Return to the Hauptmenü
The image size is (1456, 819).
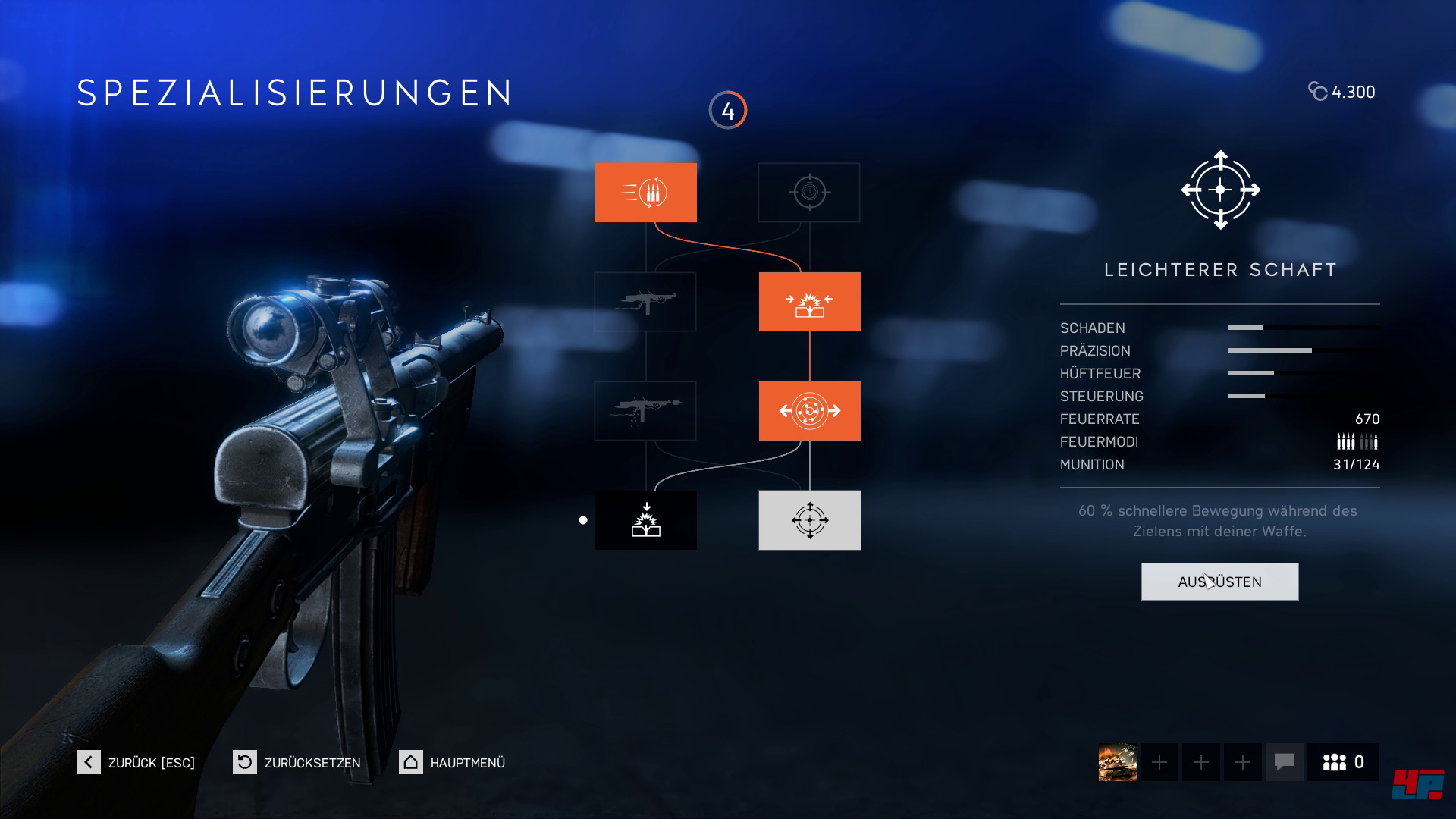(453, 762)
